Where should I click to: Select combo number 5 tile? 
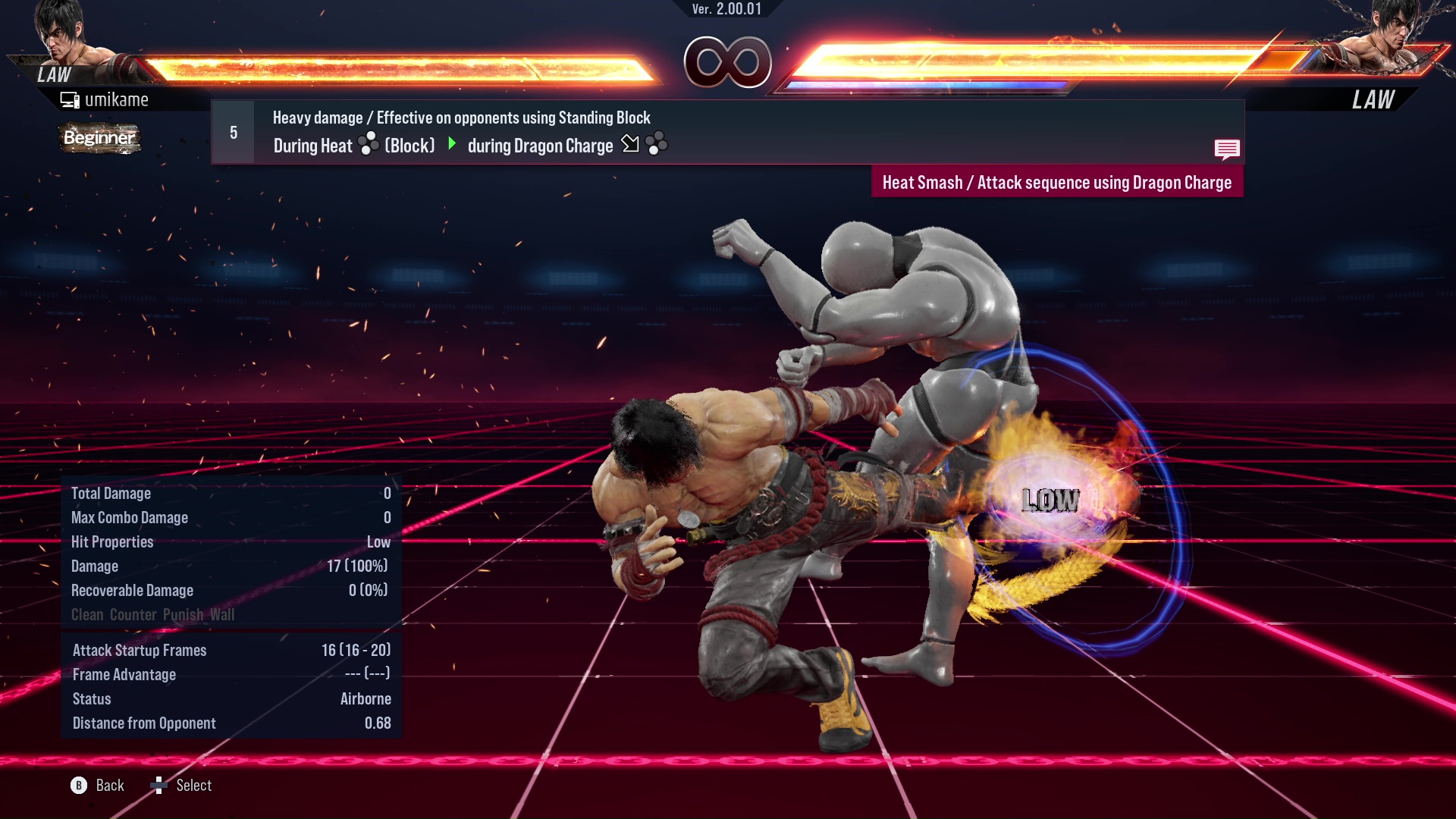(x=232, y=131)
